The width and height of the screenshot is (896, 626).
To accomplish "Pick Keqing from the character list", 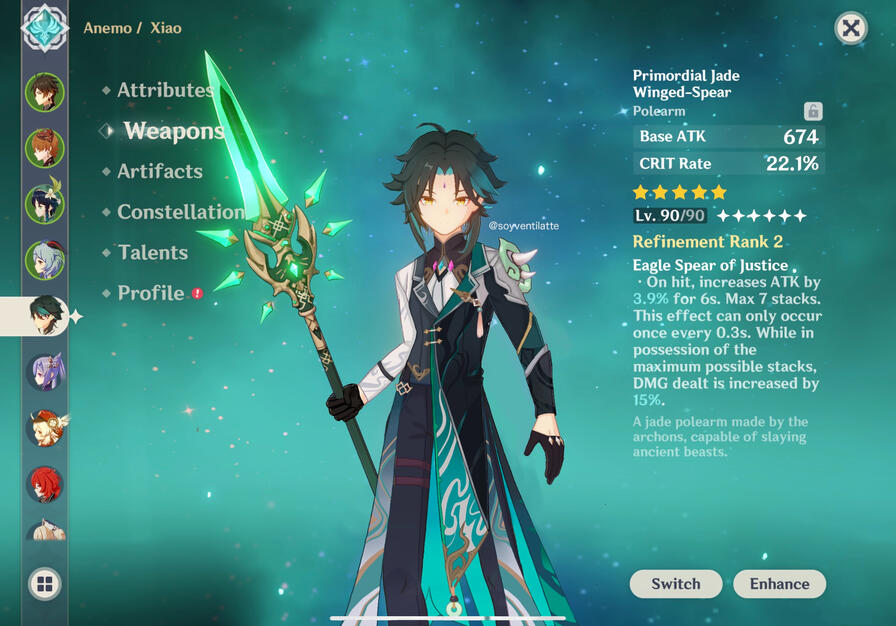I will (x=45, y=372).
